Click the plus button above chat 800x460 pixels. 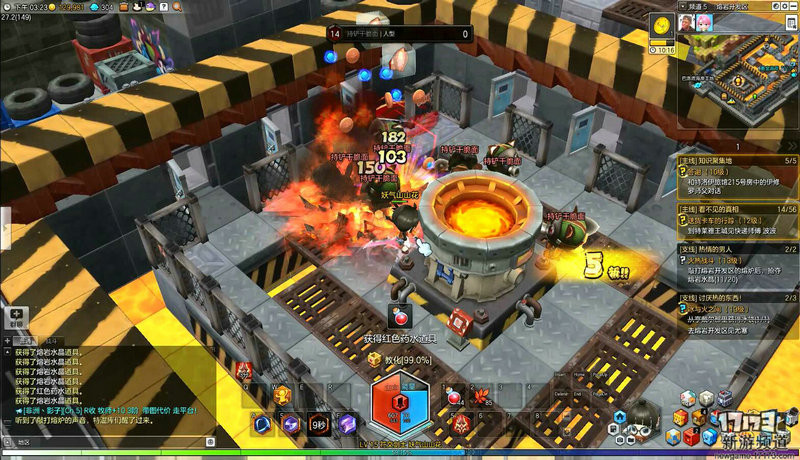tap(15, 314)
